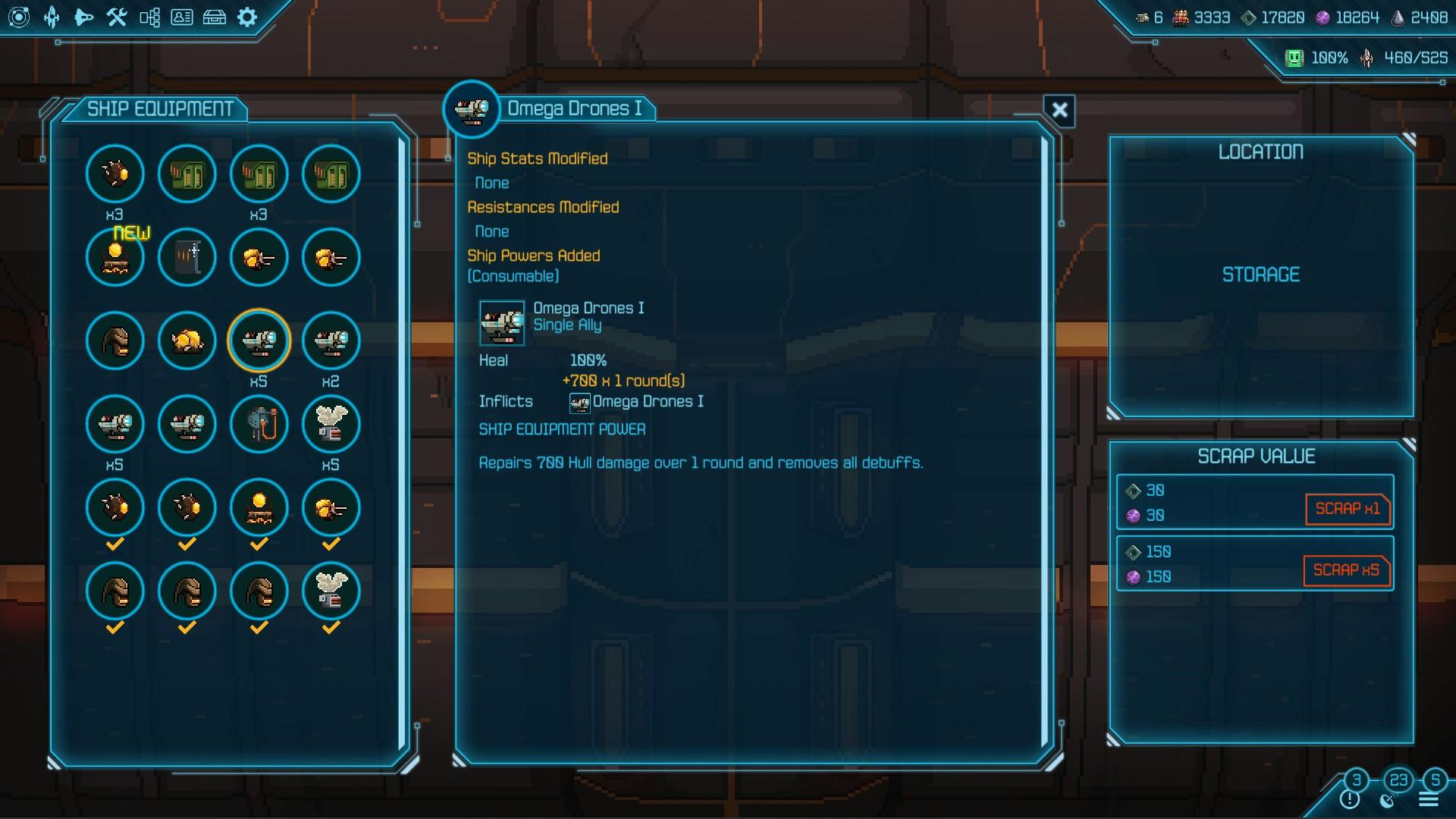Select the shuttle craft icon

tap(83, 17)
